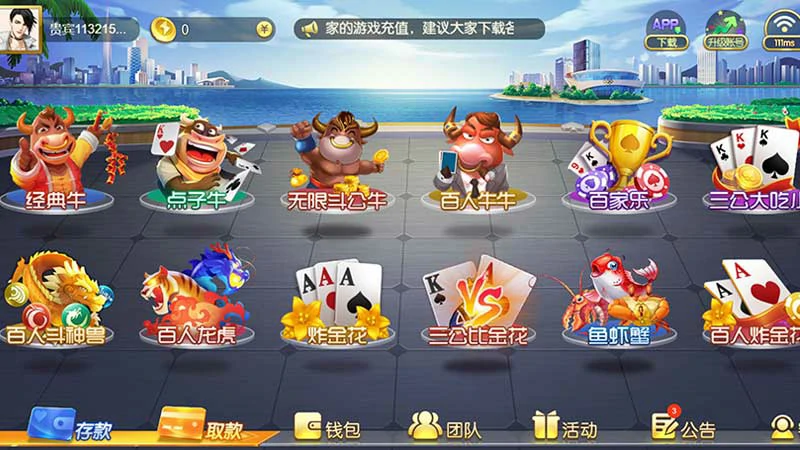
Task: Start the 炸金花 card game
Action: pyautogui.click(x=336, y=300)
